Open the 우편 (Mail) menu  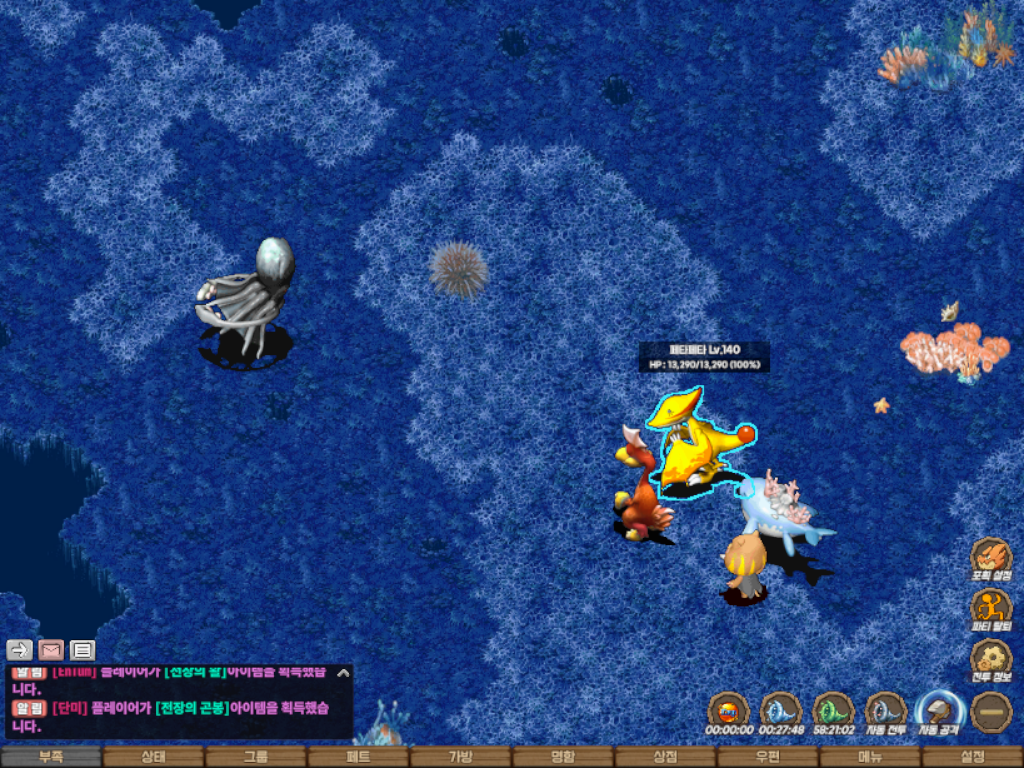point(767,757)
